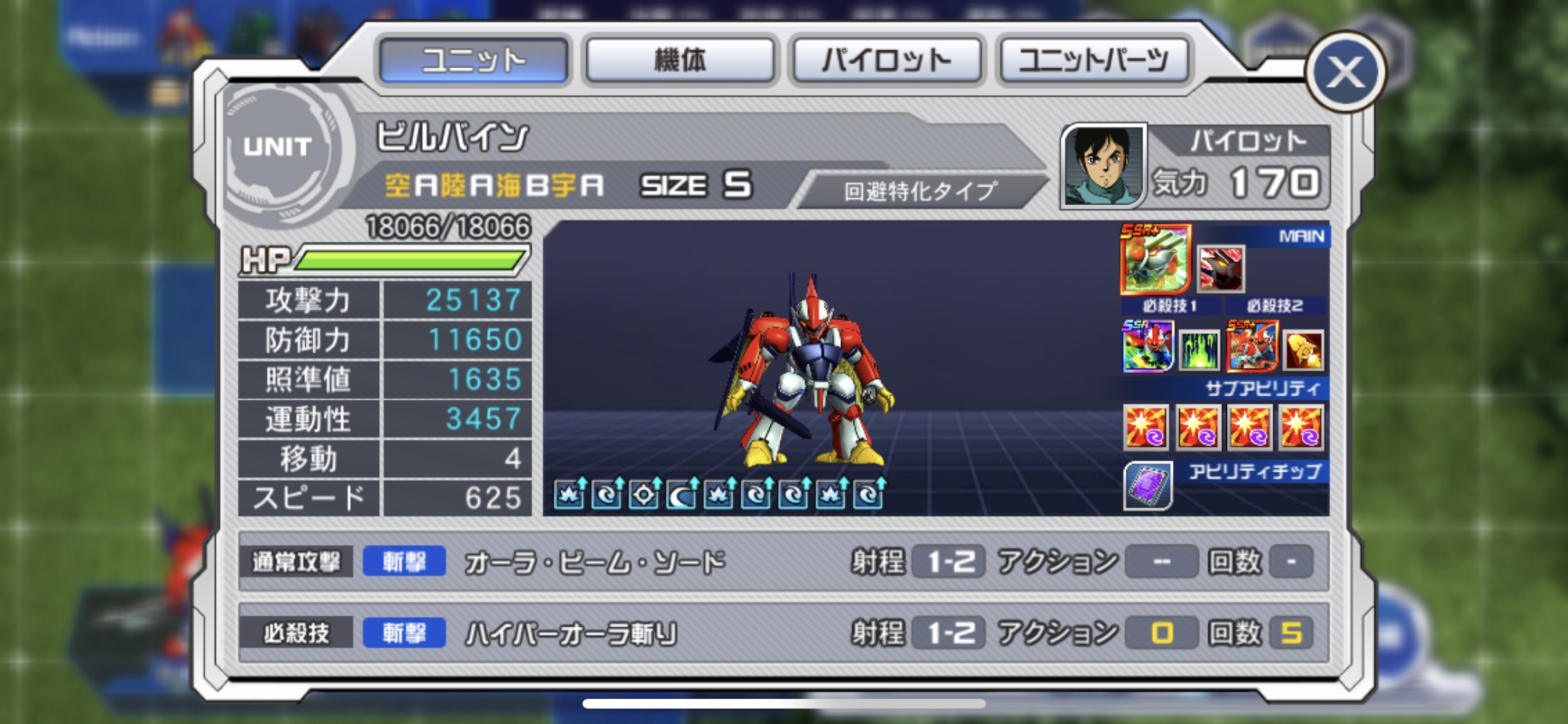
Task: Open the 機体 tab
Action: 680,60
